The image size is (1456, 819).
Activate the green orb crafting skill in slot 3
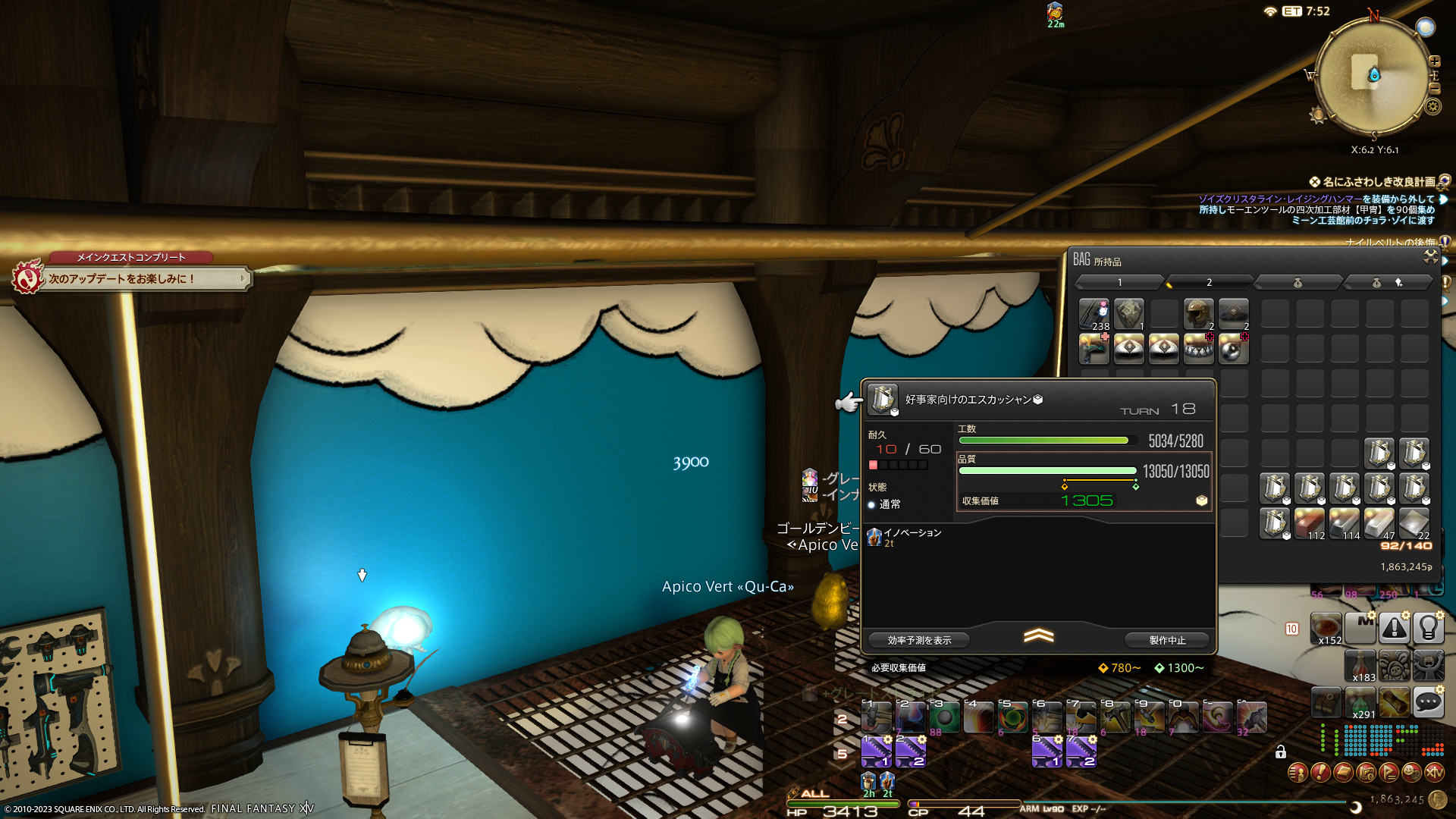click(944, 717)
